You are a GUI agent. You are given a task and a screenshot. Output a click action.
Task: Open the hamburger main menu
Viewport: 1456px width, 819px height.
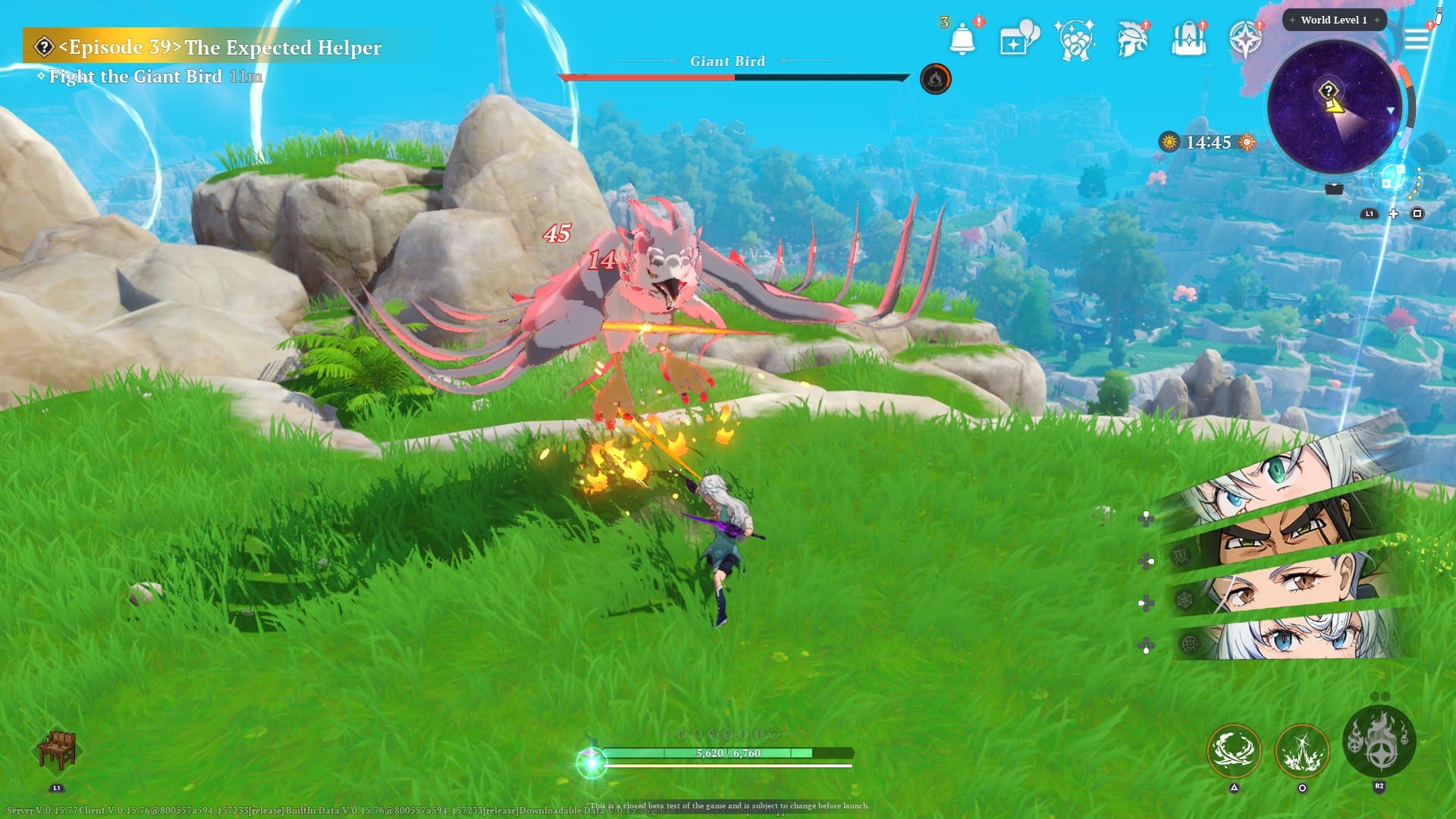1416,39
